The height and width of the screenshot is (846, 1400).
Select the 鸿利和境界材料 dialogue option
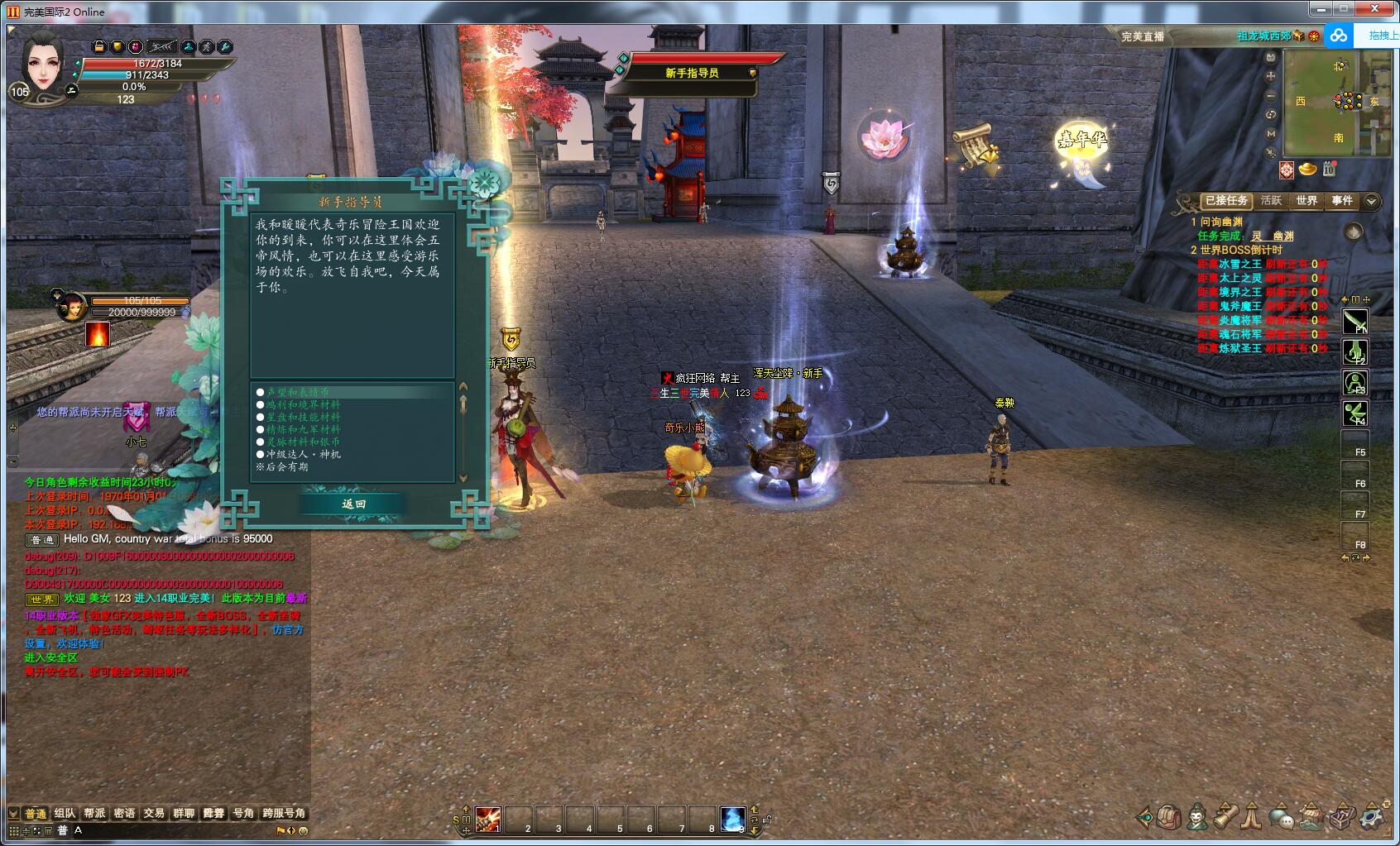coord(303,404)
